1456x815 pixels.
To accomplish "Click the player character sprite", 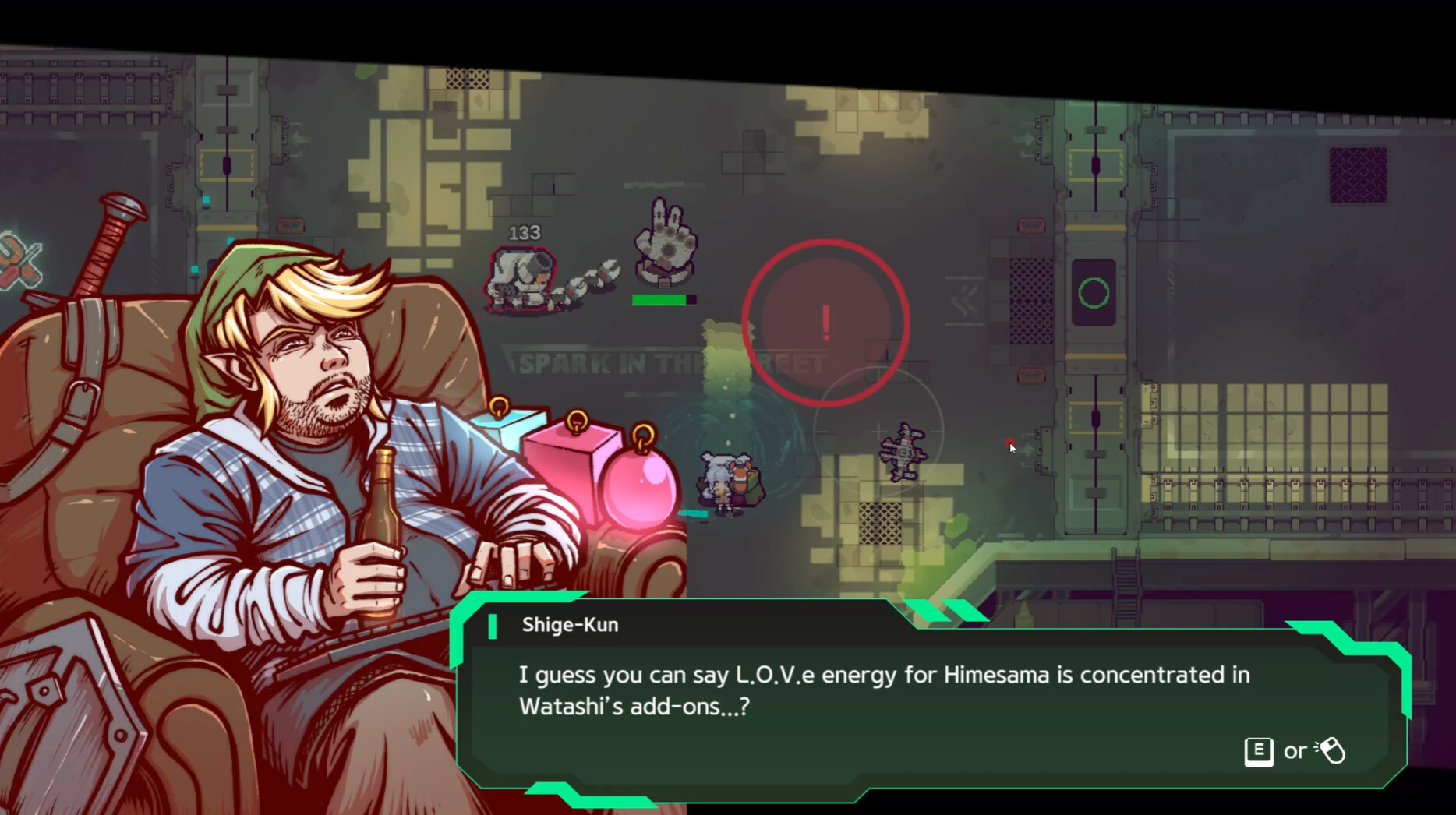I will point(723,483).
